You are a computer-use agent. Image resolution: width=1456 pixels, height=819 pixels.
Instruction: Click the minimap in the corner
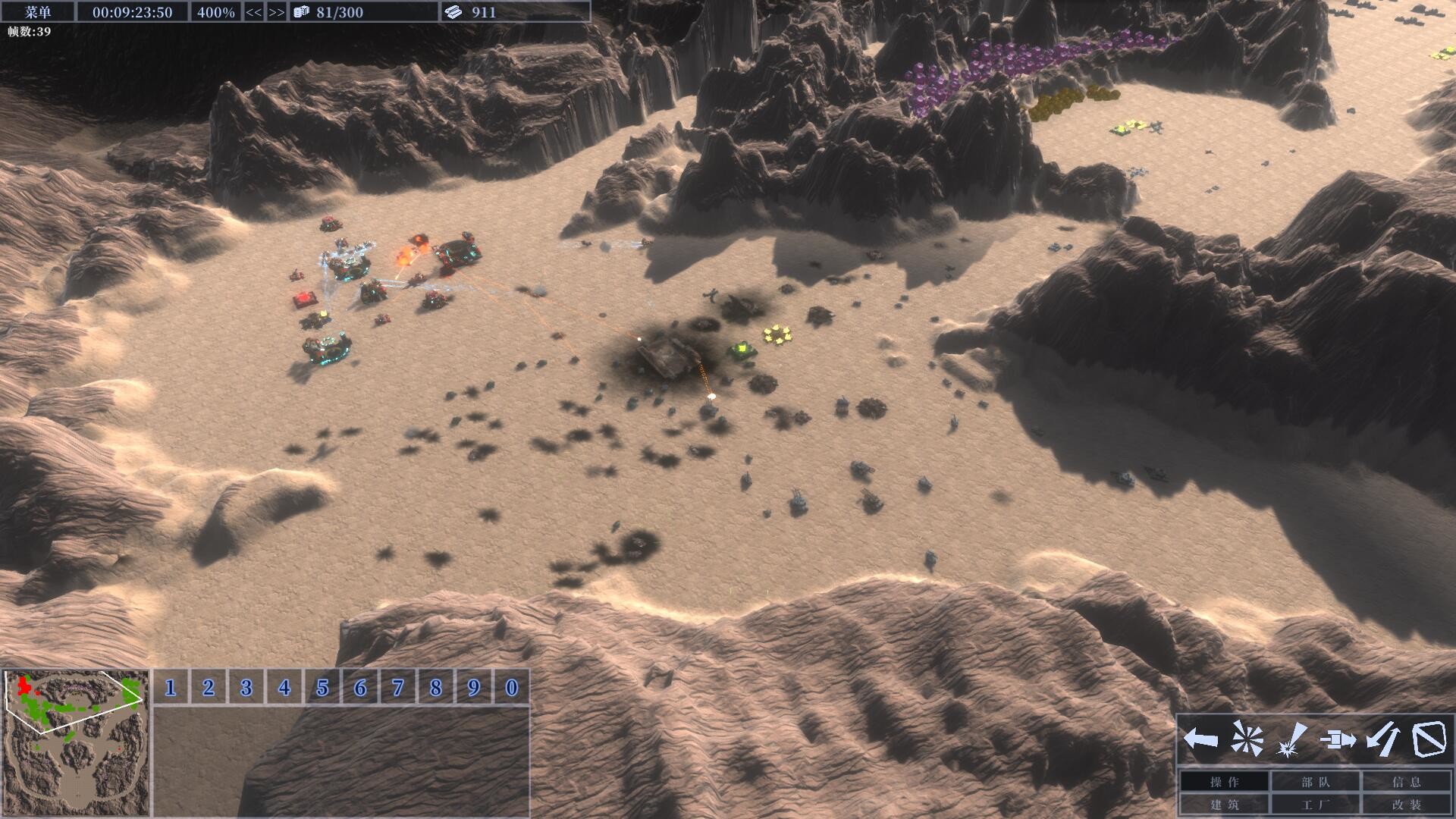click(76, 742)
